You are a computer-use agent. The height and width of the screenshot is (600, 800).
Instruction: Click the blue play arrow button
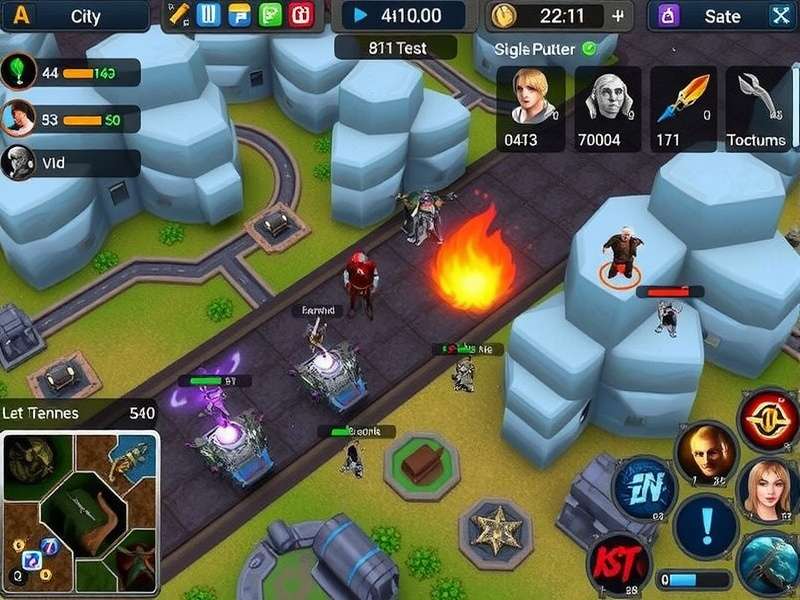pyautogui.click(x=360, y=15)
